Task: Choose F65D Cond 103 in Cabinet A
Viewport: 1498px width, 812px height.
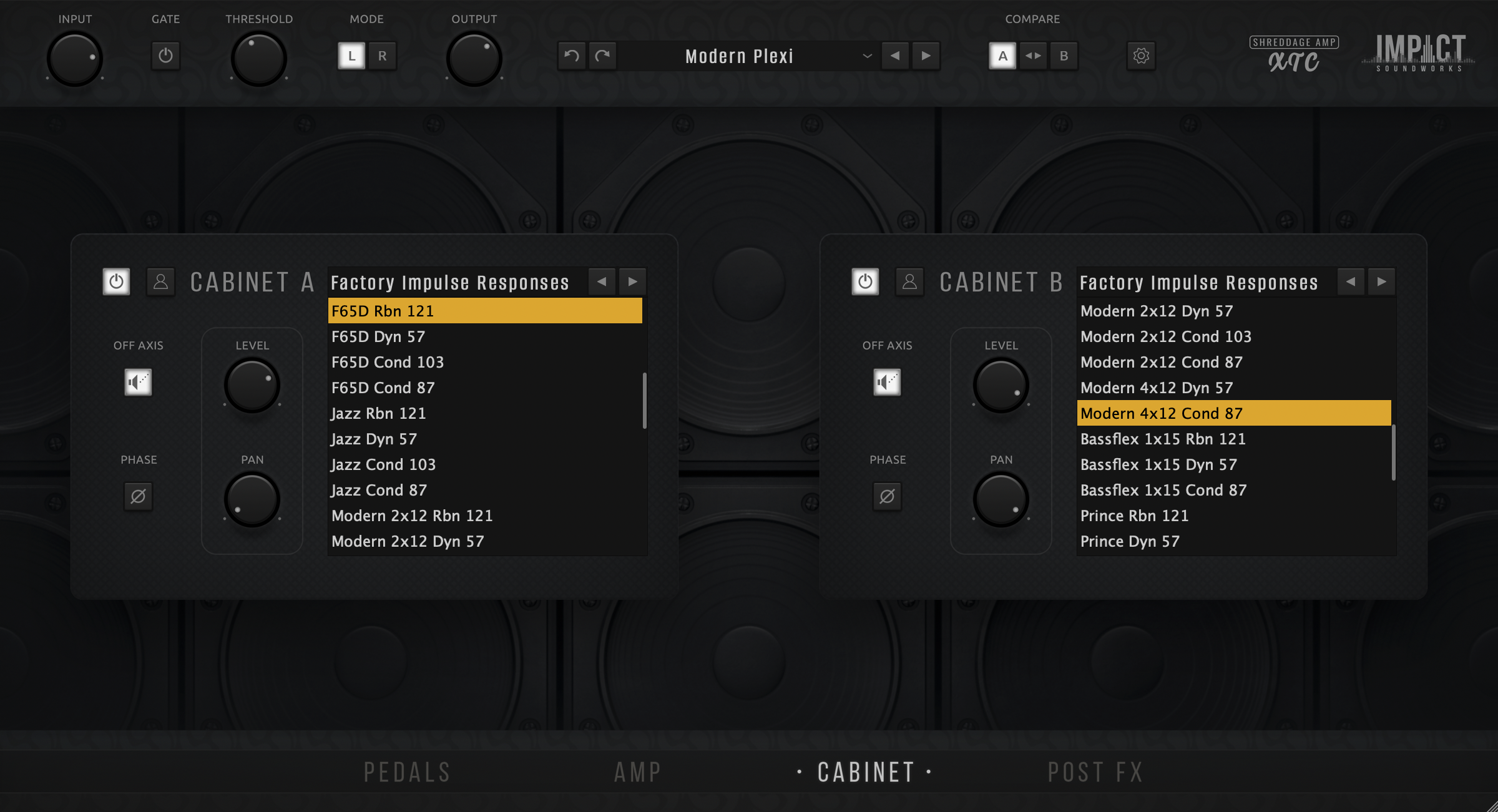Action: tap(388, 363)
